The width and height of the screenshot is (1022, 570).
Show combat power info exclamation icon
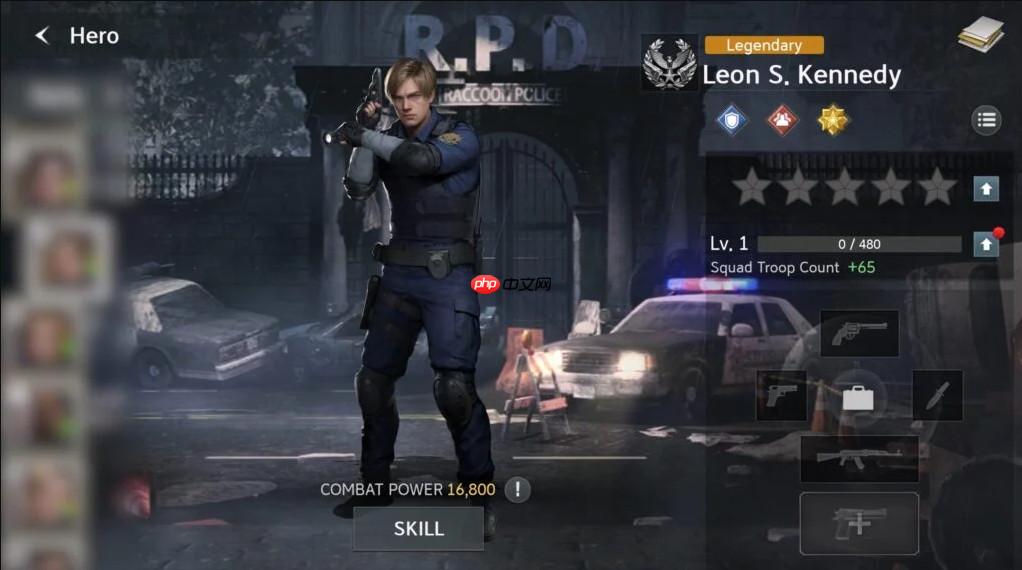(517, 489)
